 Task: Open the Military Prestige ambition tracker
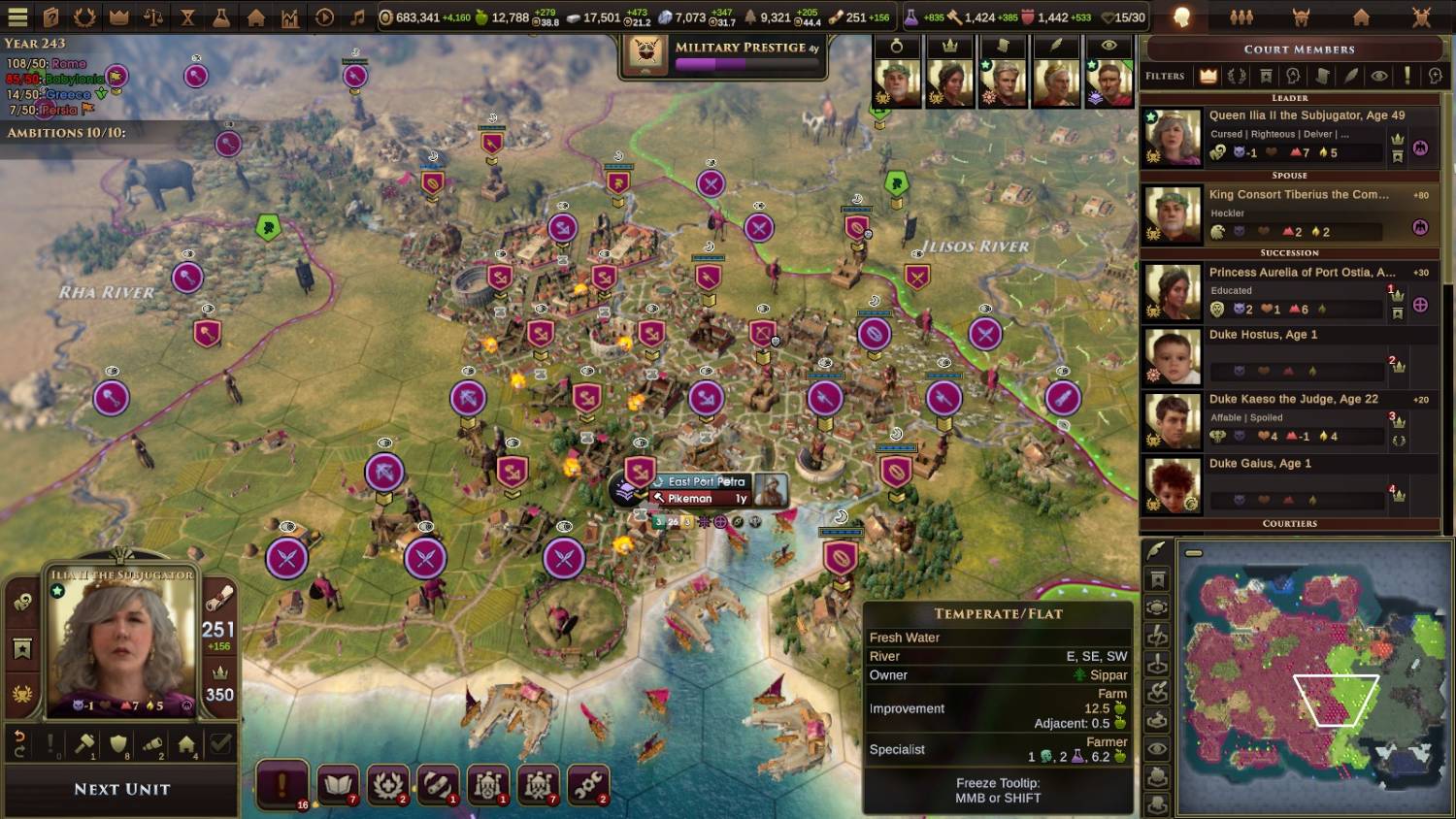click(723, 54)
